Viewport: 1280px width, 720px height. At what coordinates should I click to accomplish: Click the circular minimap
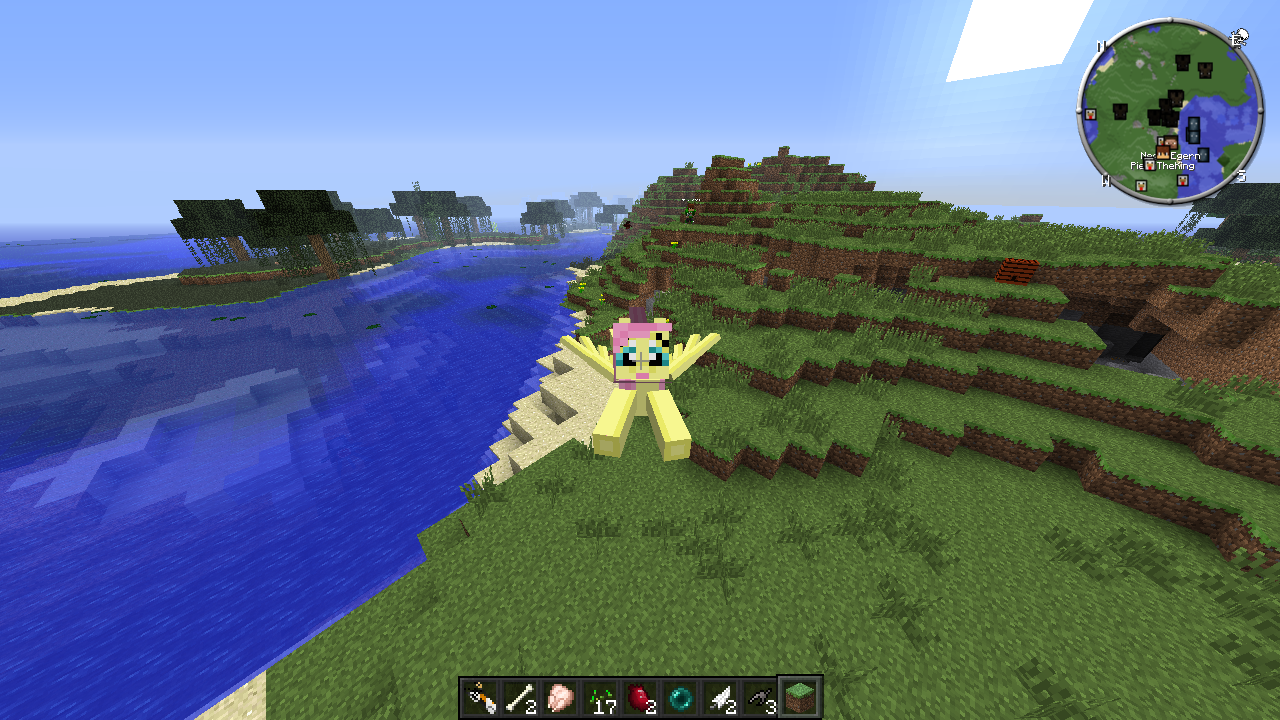[1170, 111]
